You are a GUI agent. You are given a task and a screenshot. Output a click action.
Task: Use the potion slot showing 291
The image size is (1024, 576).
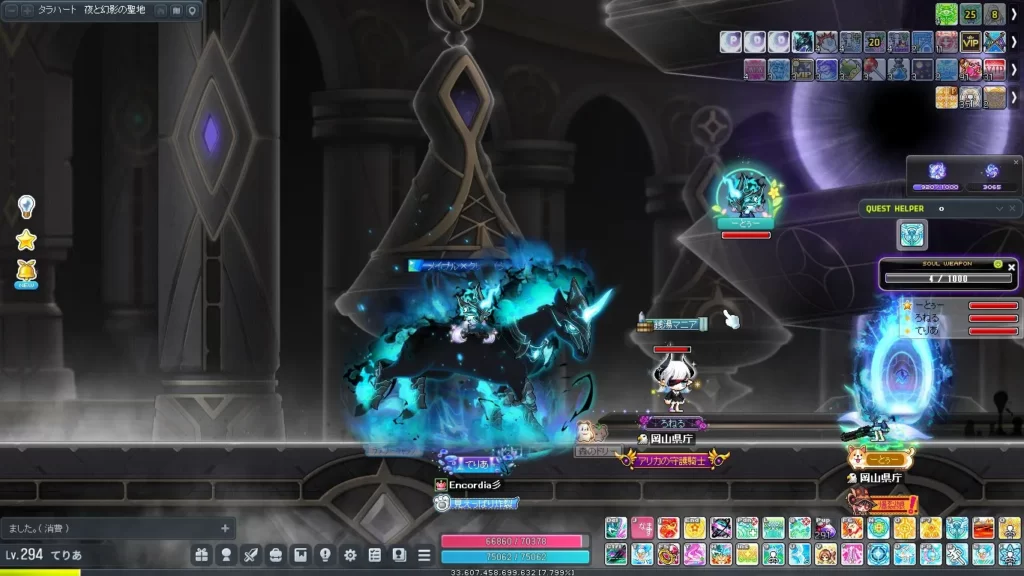tap(825, 528)
